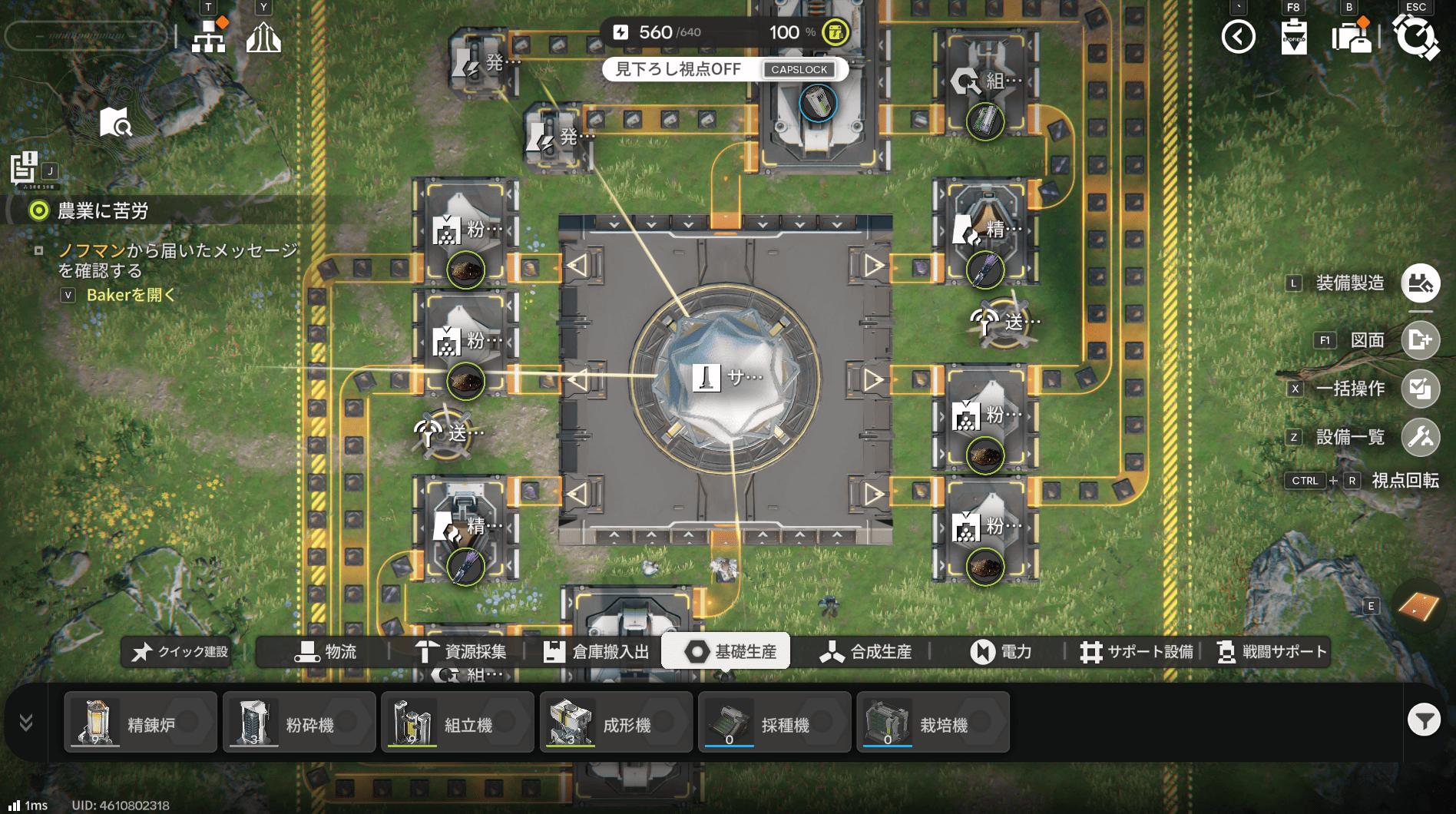
Task: Open the 装備製造 equipment crafting button
Action: pyautogui.click(x=1420, y=283)
